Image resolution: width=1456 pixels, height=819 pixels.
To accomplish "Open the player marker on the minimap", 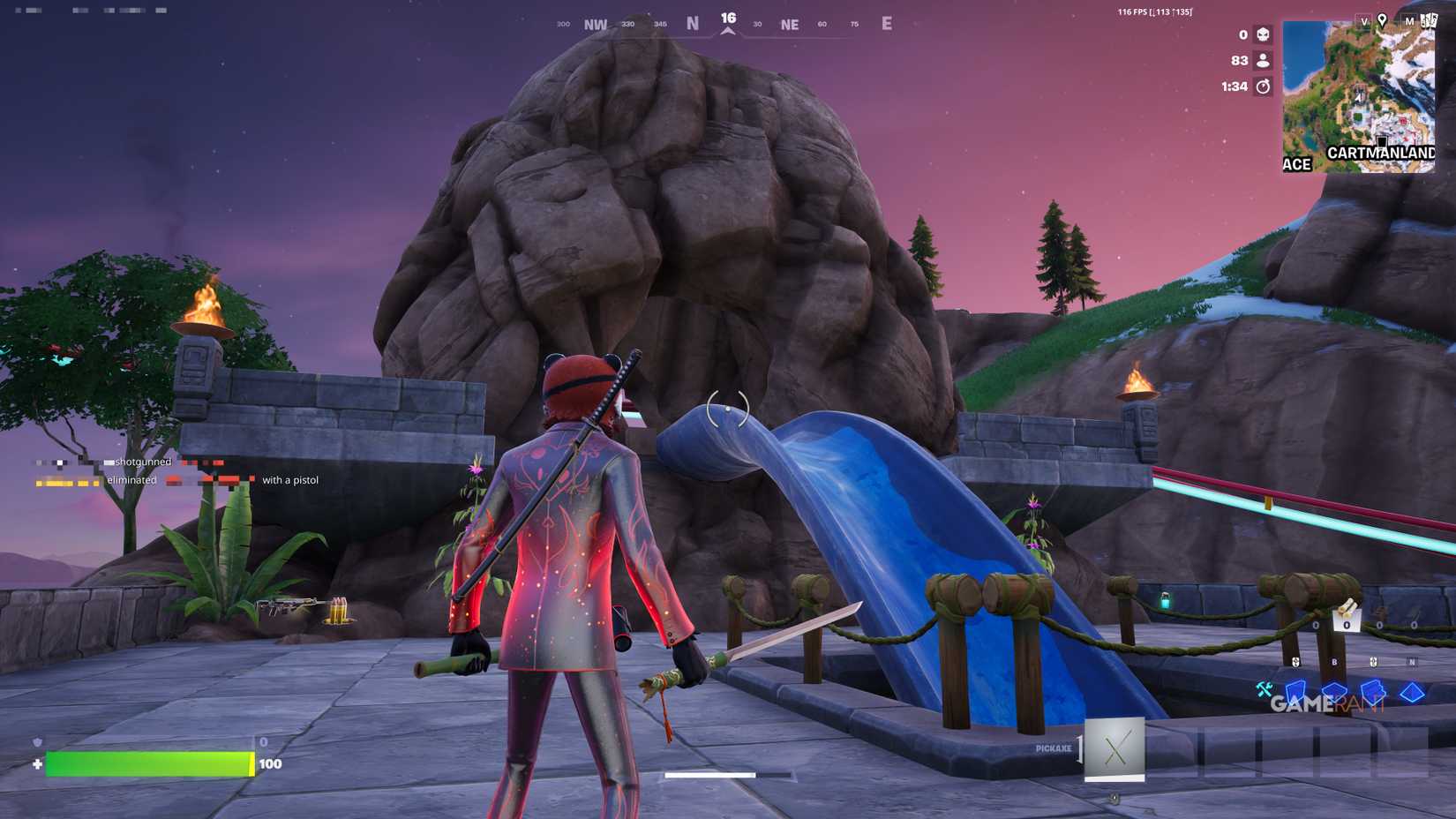I will tap(1359, 97).
